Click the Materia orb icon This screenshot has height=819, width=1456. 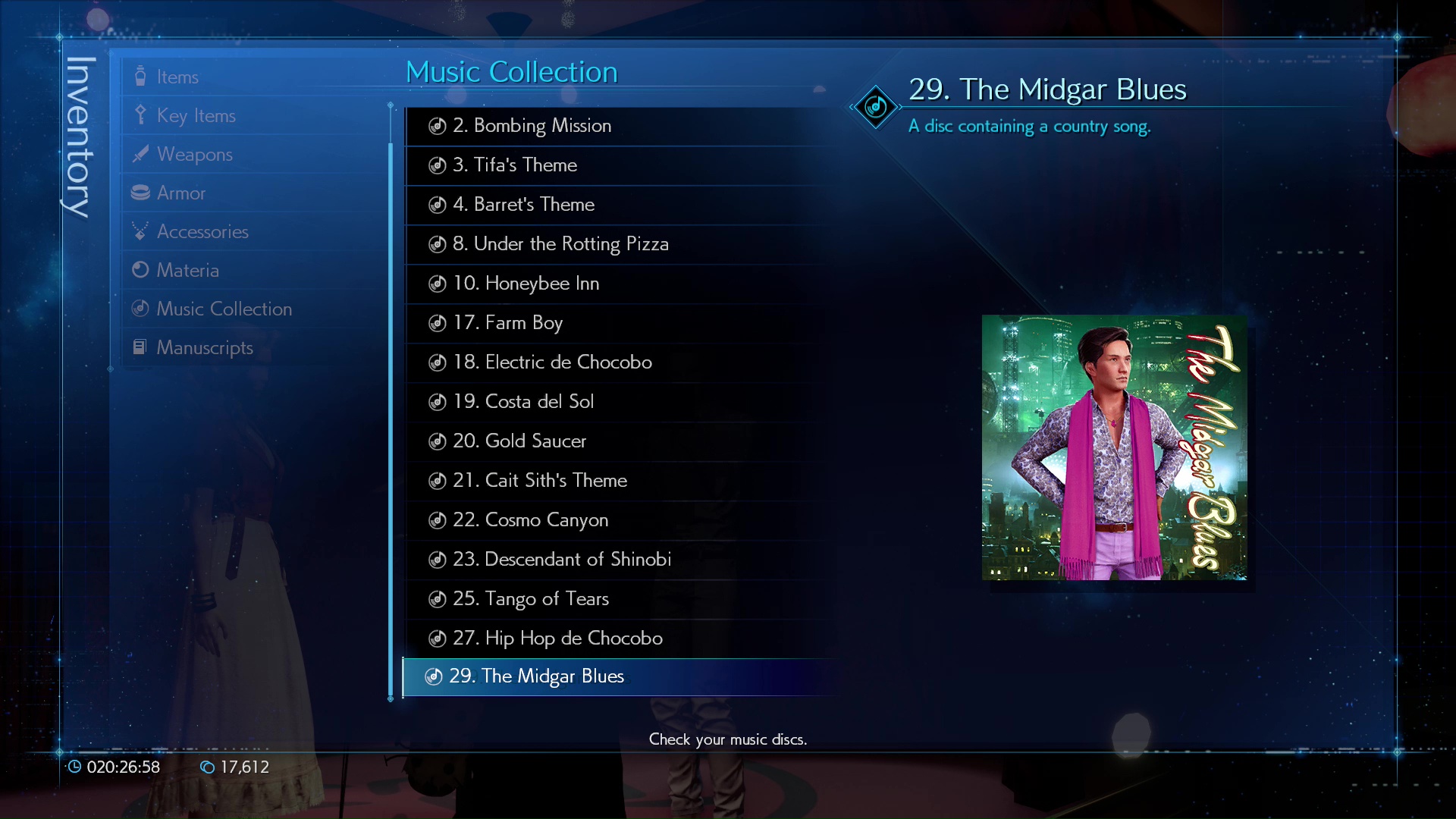(x=140, y=269)
